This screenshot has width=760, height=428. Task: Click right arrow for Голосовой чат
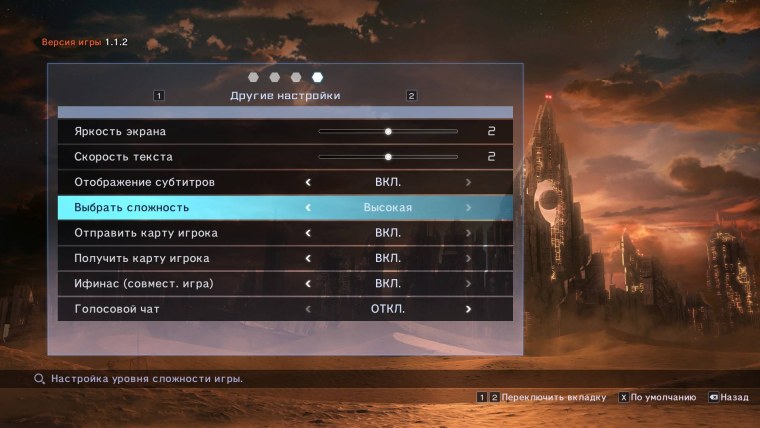click(468, 309)
